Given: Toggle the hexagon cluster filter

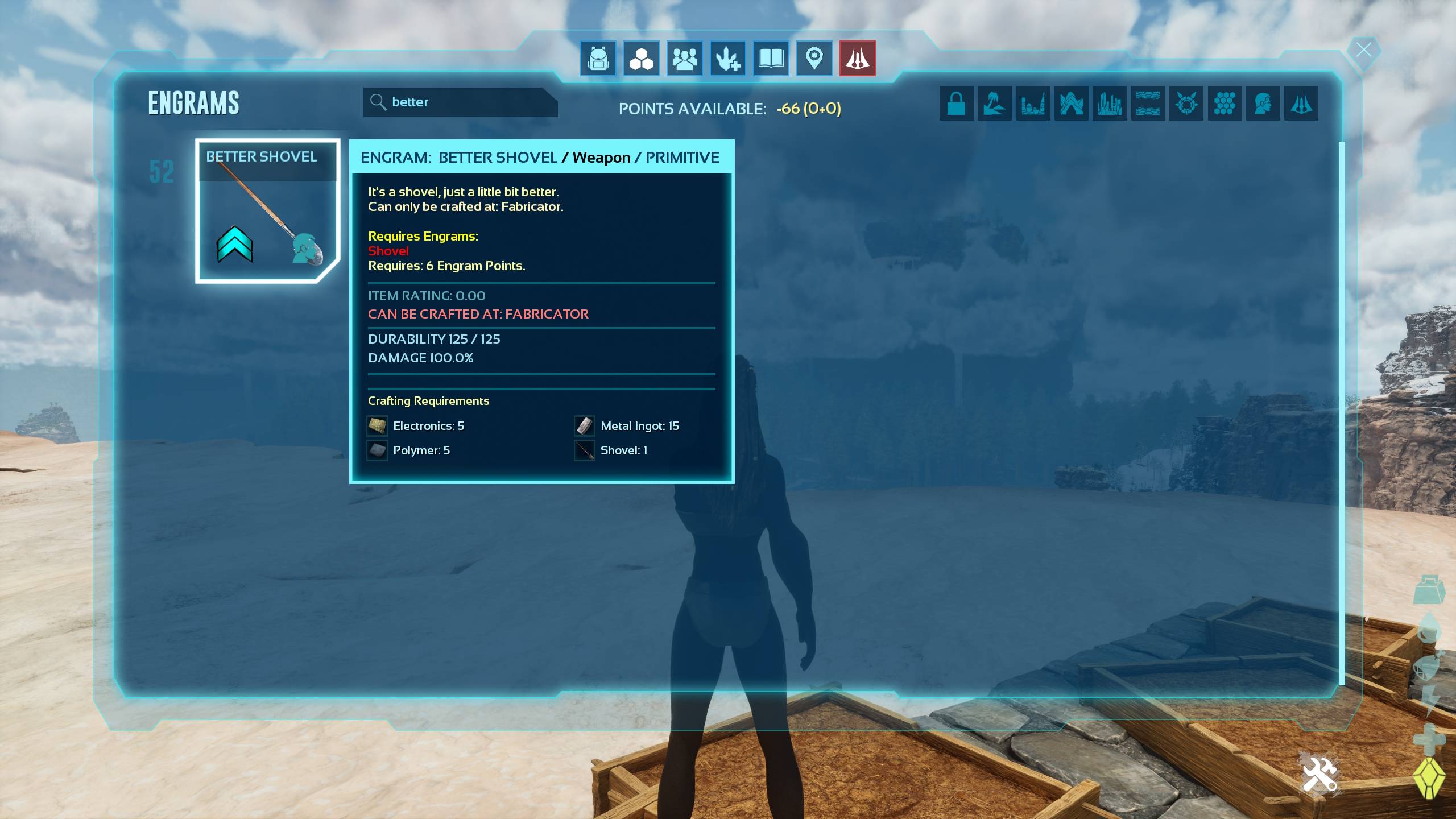Looking at the screenshot, I should pos(1225,104).
